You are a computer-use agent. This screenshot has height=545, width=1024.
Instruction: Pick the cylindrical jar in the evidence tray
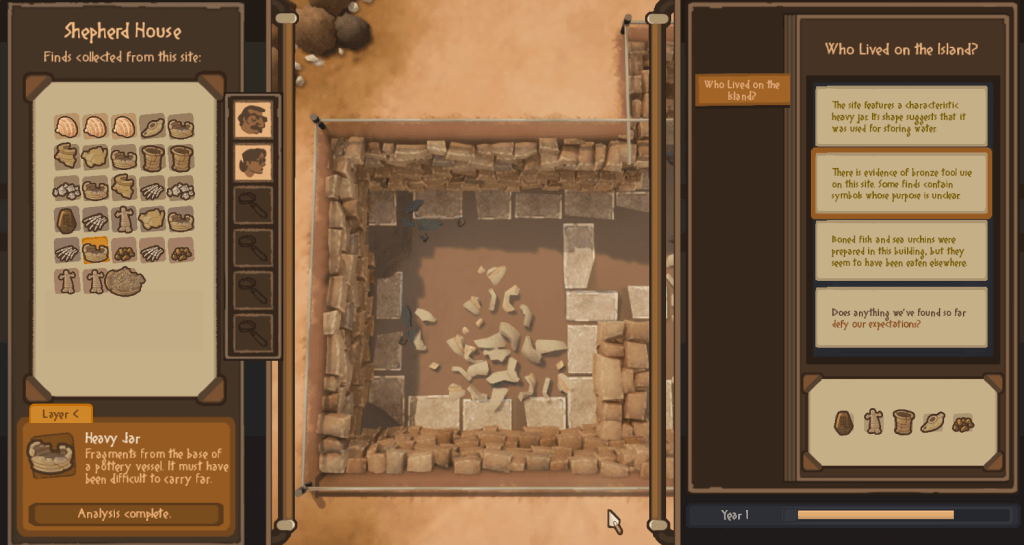[x=904, y=422]
